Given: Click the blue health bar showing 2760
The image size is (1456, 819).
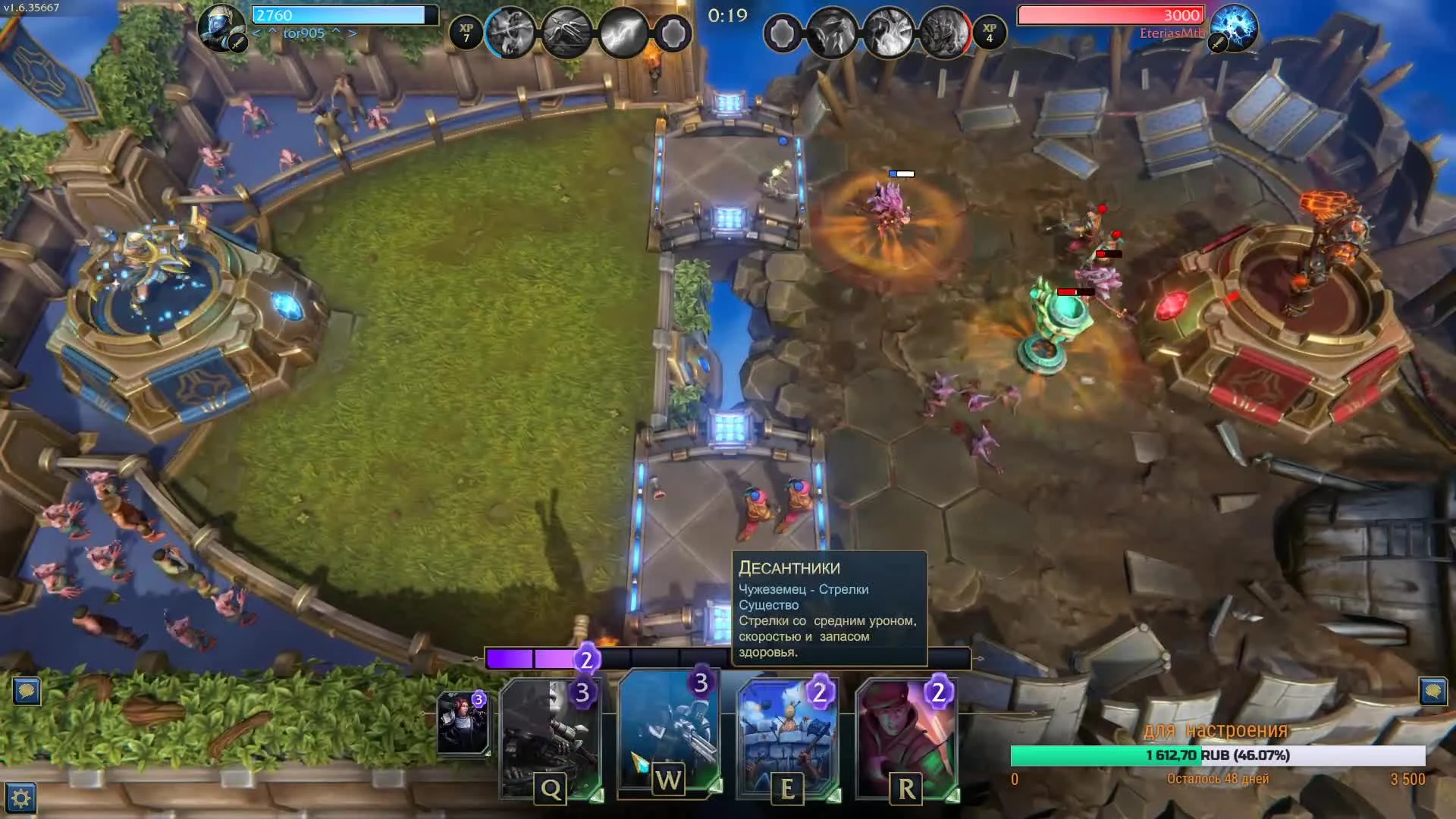Looking at the screenshot, I should click(341, 14).
